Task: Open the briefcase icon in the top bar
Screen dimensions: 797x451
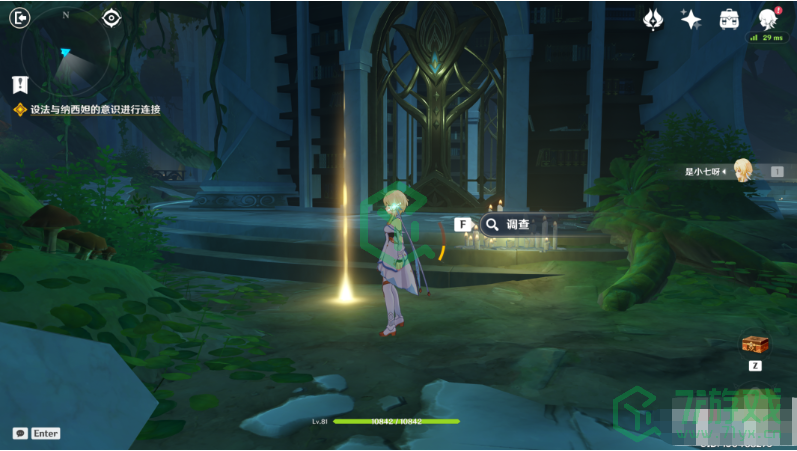Action: click(729, 18)
